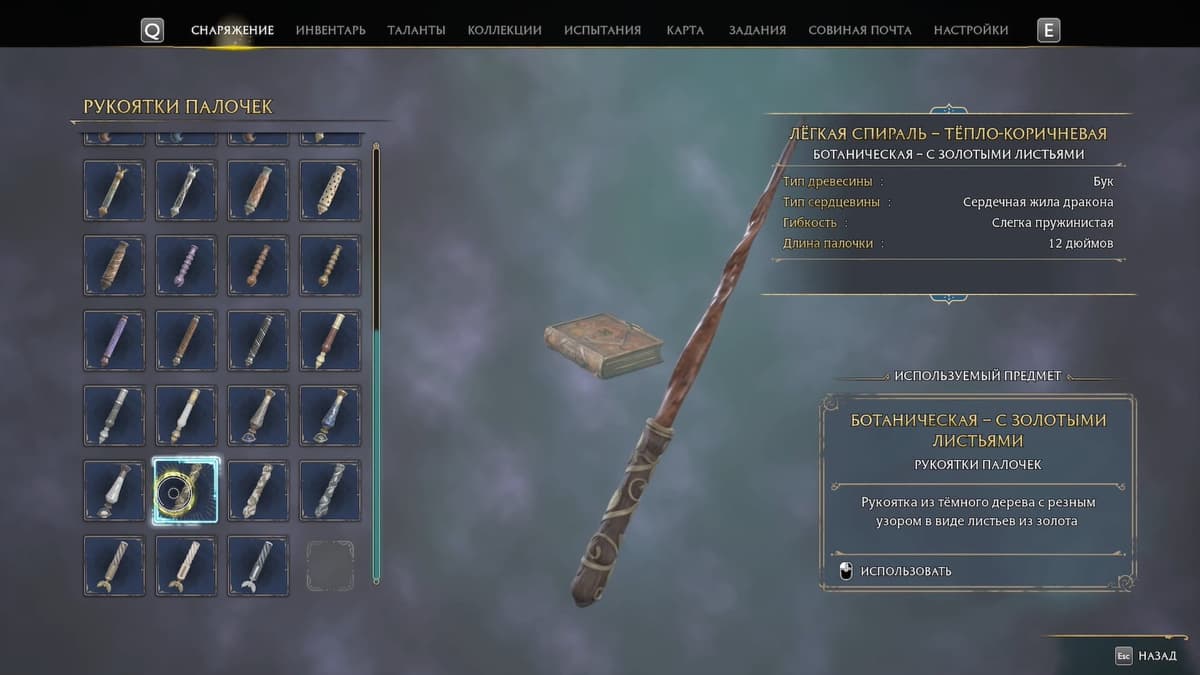The width and height of the screenshot is (1200, 675).
Task: Open Совиная почта tab
Action: [x=859, y=30]
